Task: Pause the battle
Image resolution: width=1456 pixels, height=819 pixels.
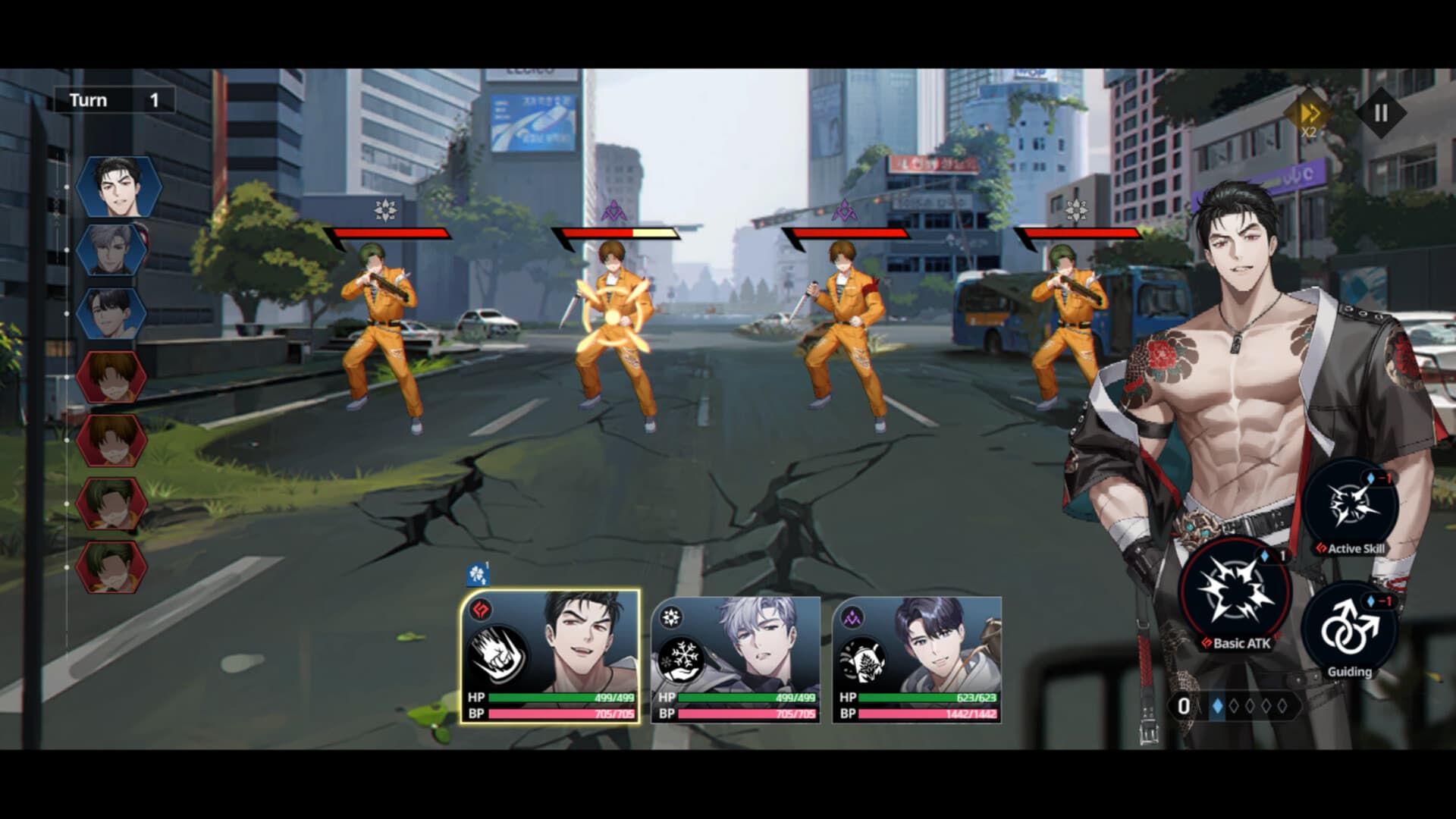Action: (x=1380, y=111)
